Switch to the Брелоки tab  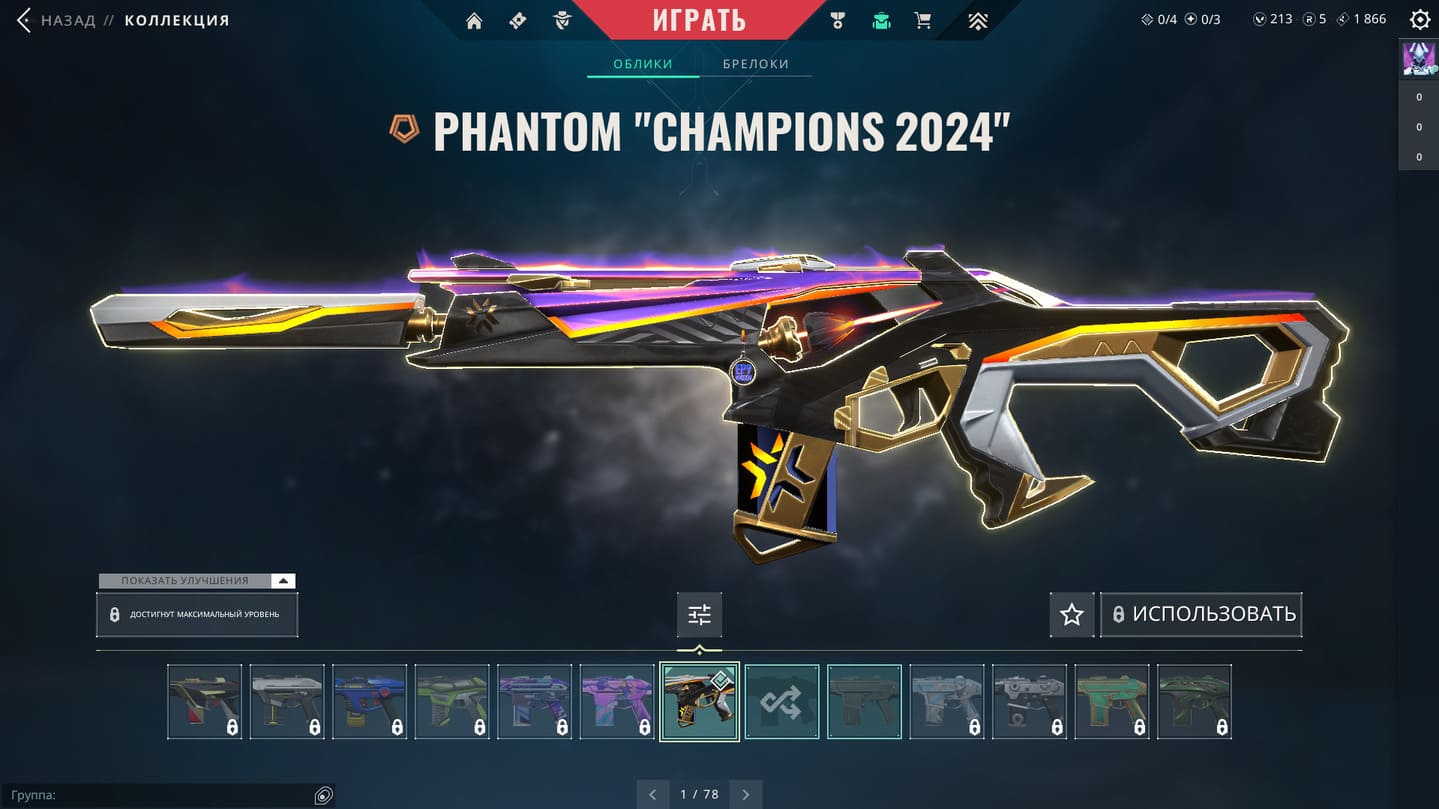(756, 64)
